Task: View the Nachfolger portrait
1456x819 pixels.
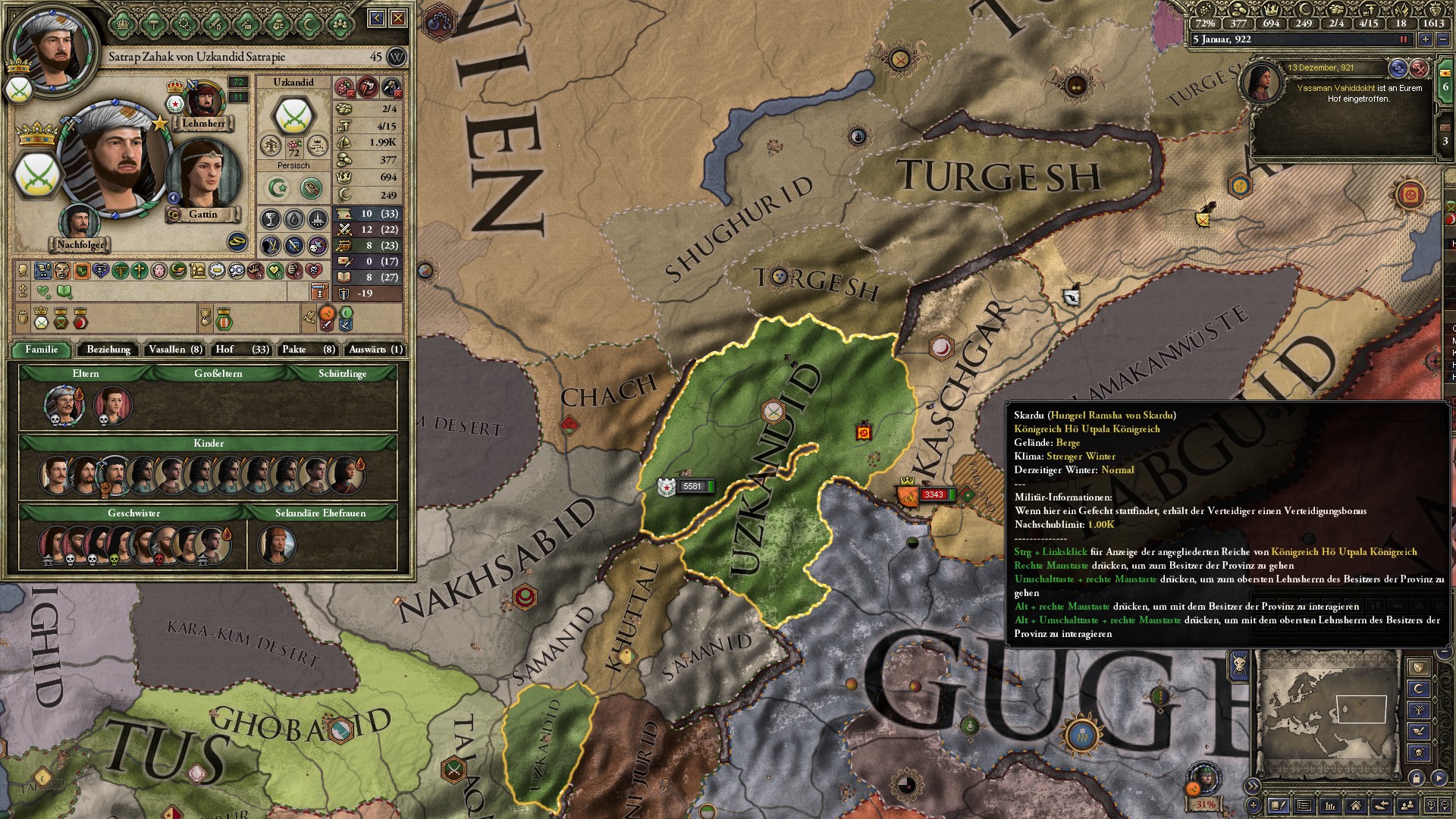Action: click(80, 224)
